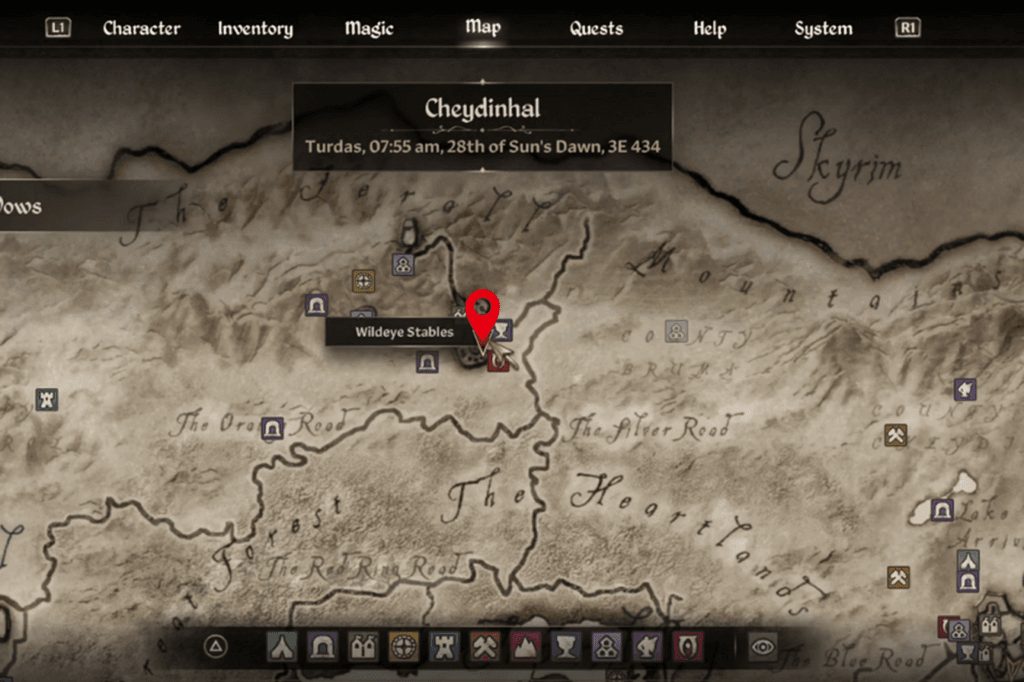Viewport: 1024px width, 682px height.
Task: Open the Character tab
Action: point(141,28)
